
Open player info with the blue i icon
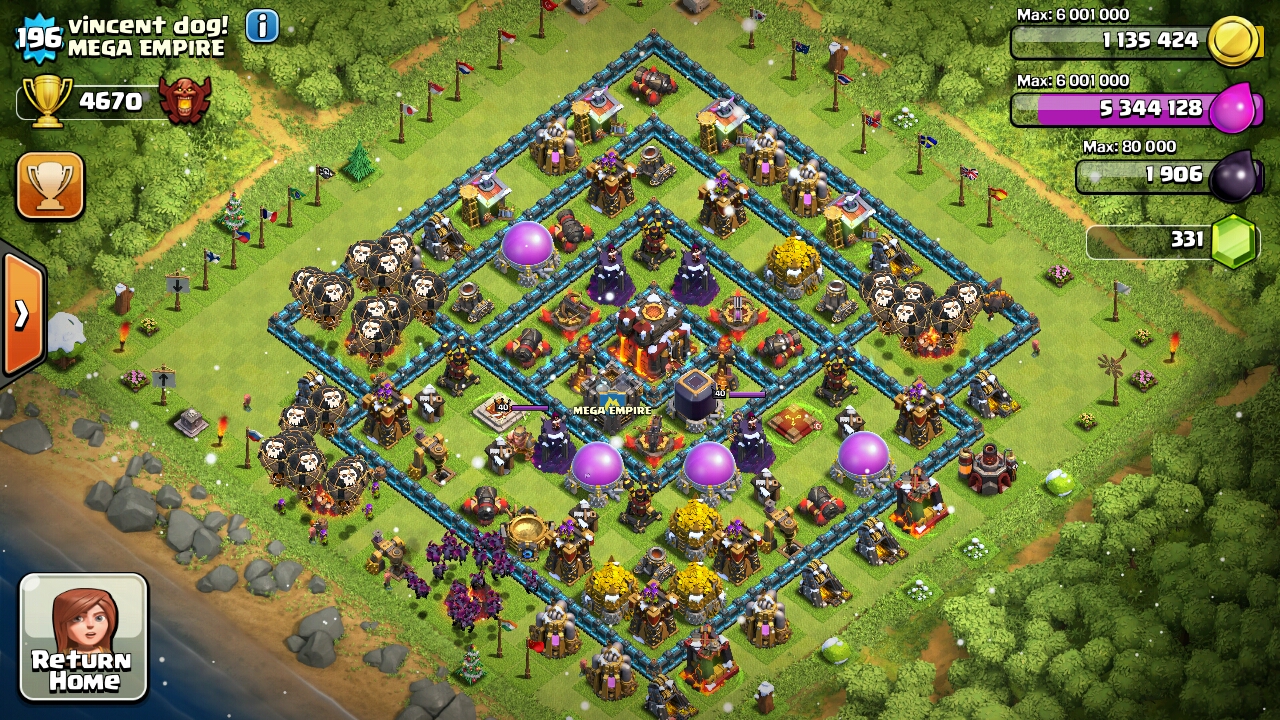point(260,26)
